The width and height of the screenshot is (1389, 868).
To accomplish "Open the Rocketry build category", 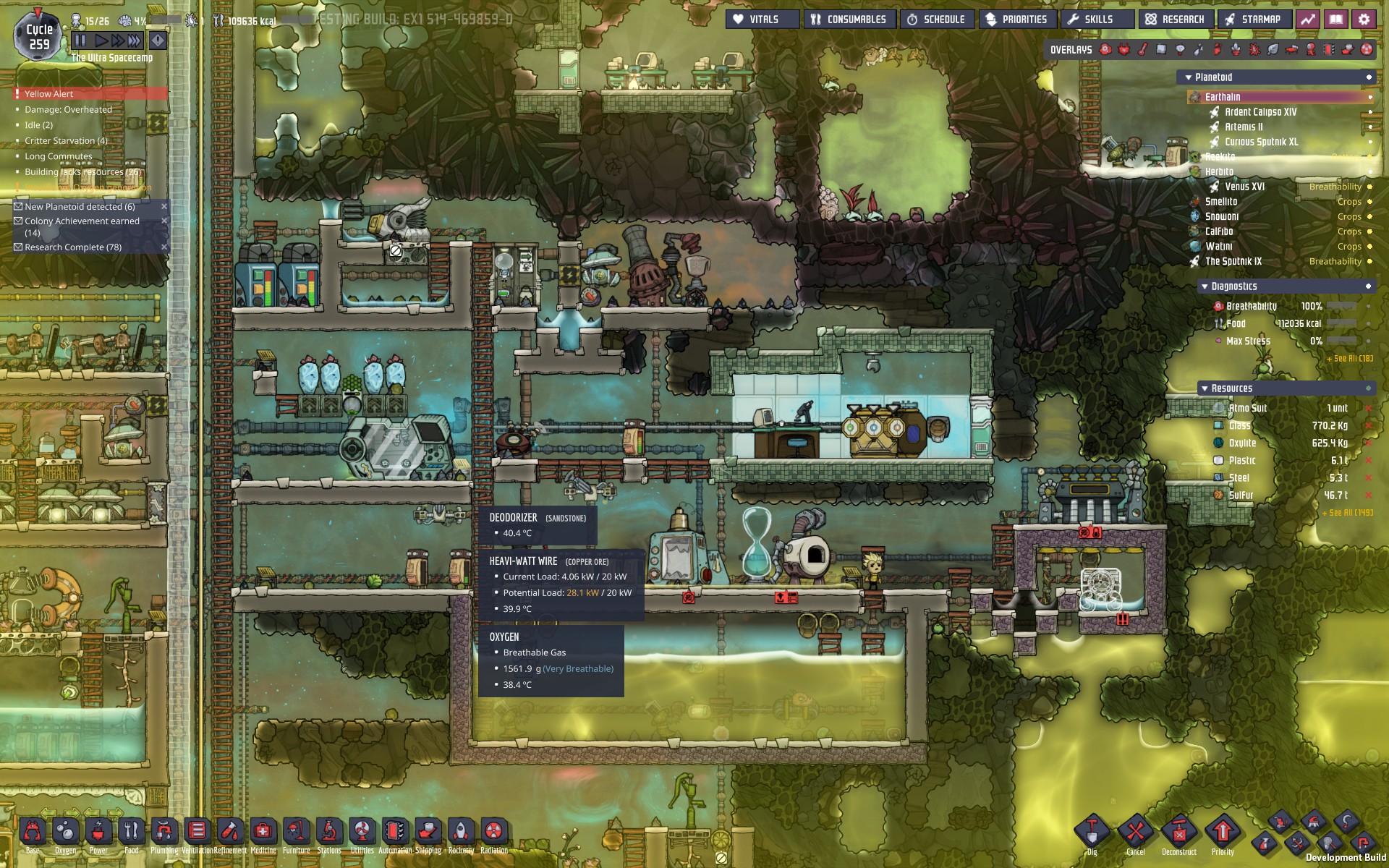I will [461, 832].
